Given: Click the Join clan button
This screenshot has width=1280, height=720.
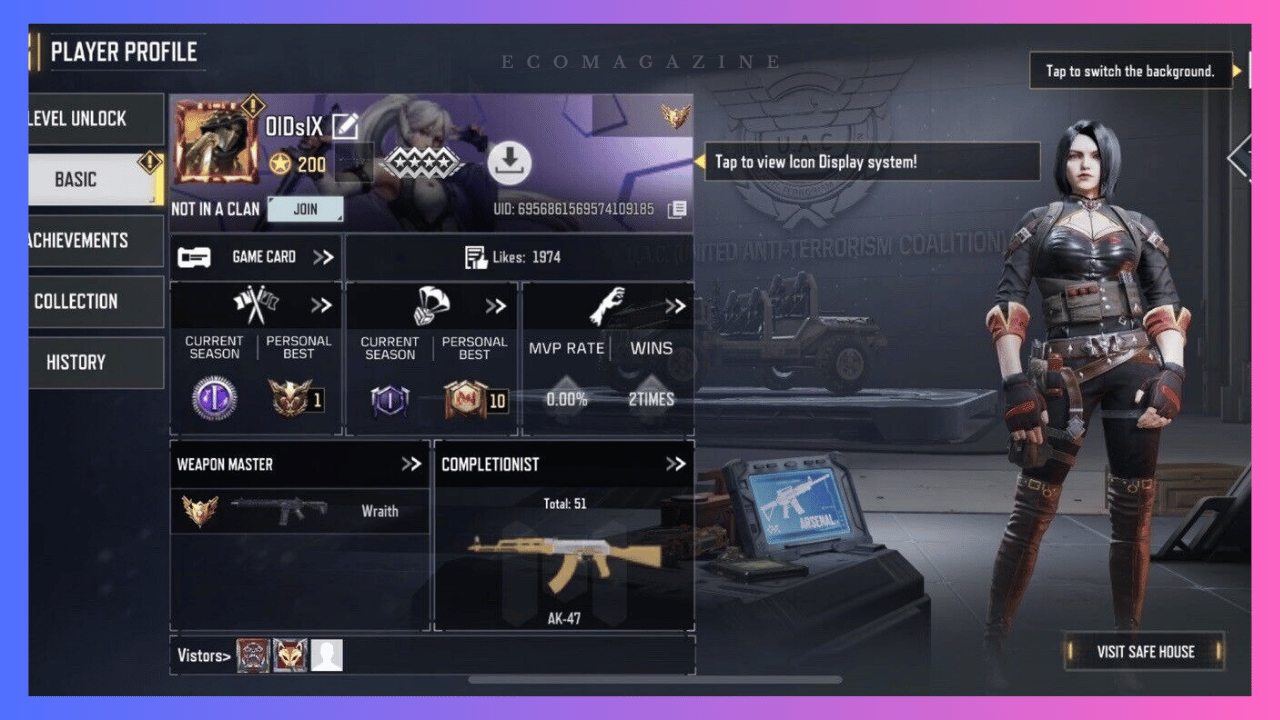Looking at the screenshot, I should coord(305,209).
